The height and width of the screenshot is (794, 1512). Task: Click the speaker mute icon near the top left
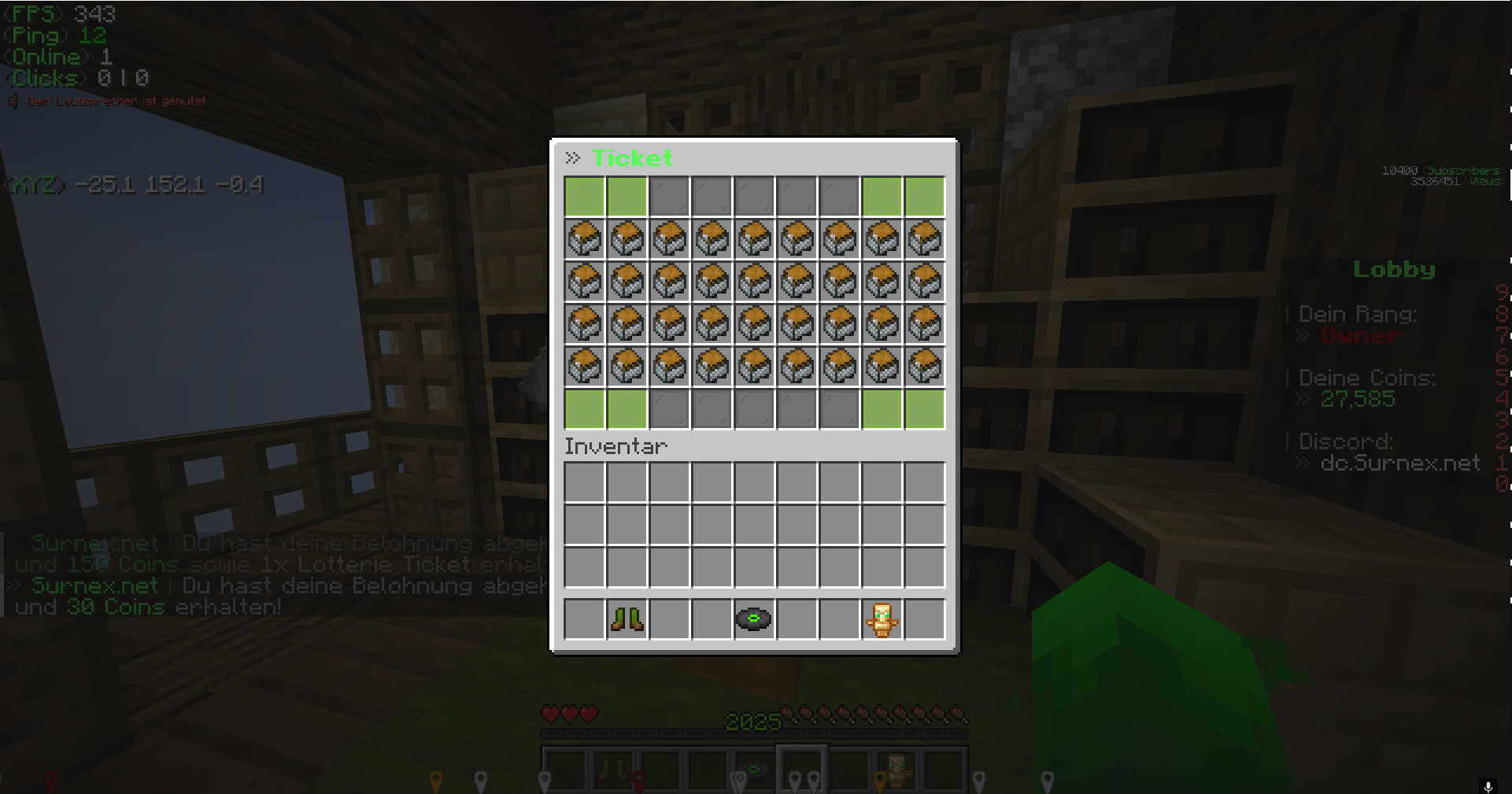point(13,101)
